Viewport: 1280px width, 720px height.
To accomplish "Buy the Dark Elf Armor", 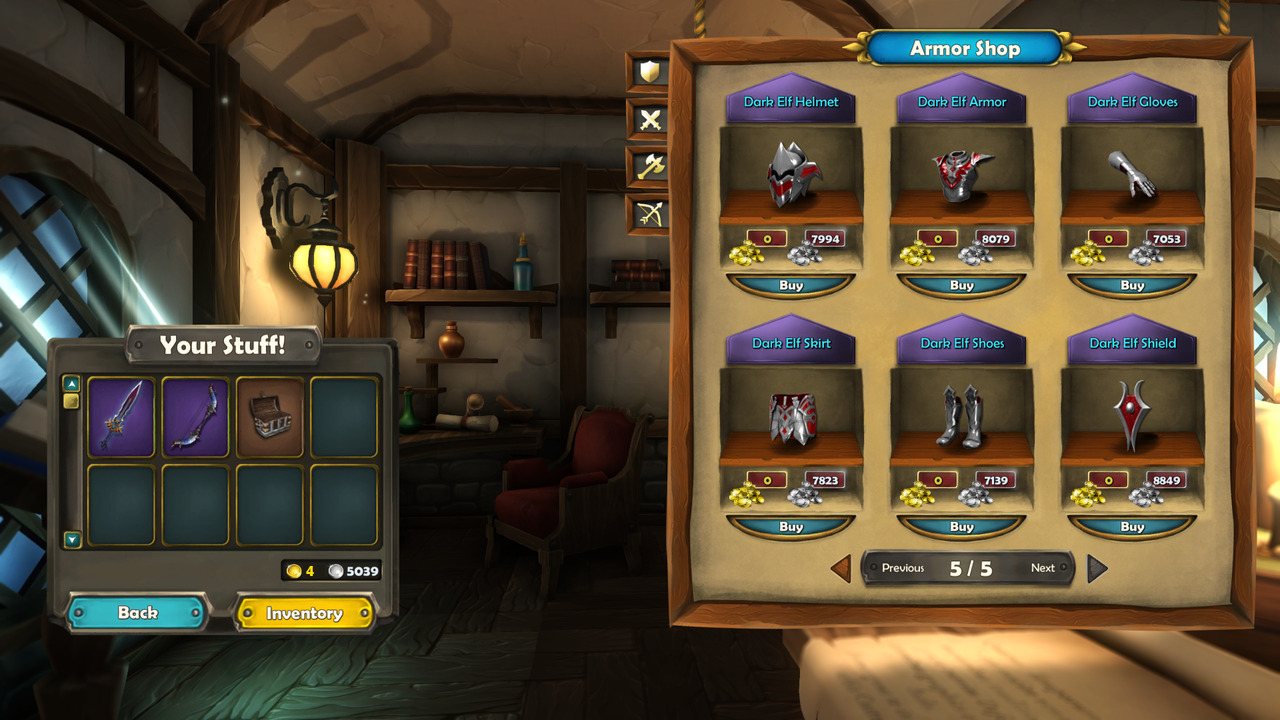I will pyautogui.click(x=961, y=286).
